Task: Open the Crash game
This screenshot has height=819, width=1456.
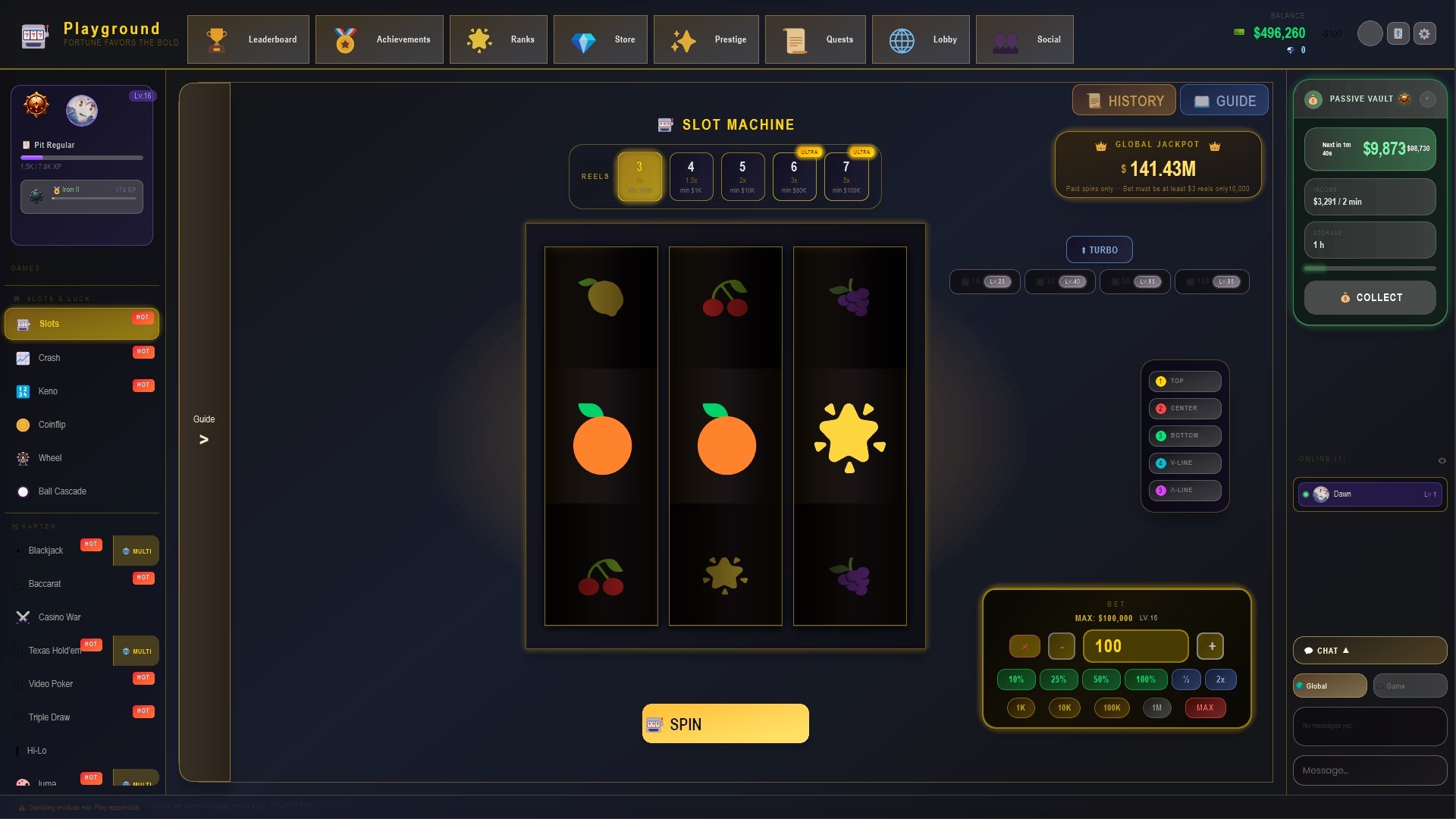Action: click(49, 358)
